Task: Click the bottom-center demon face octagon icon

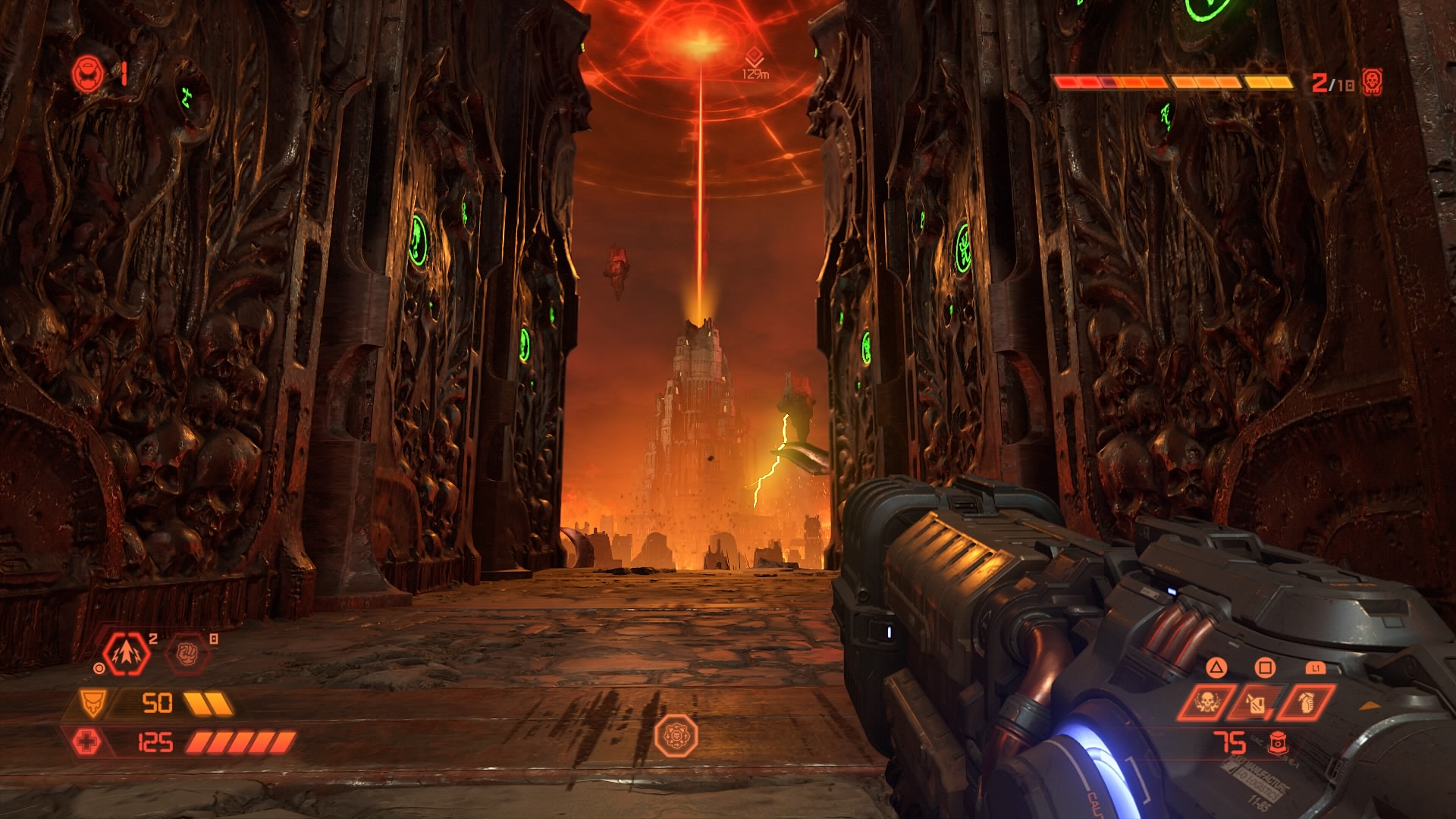Action: pos(676,734)
